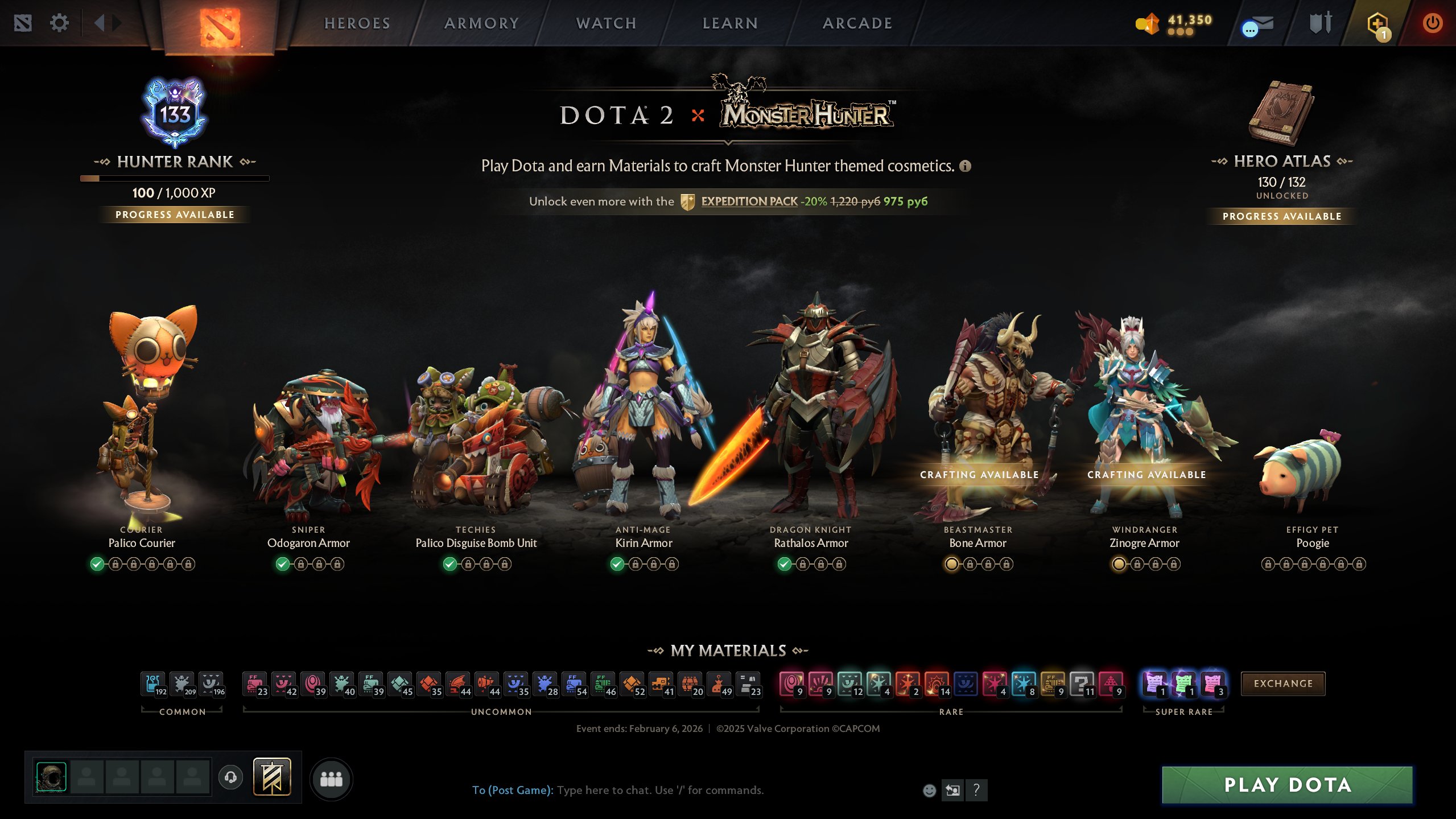The width and height of the screenshot is (1456, 819).
Task: Select the first locked style slot under Kirin Armor
Action: (635, 564)
